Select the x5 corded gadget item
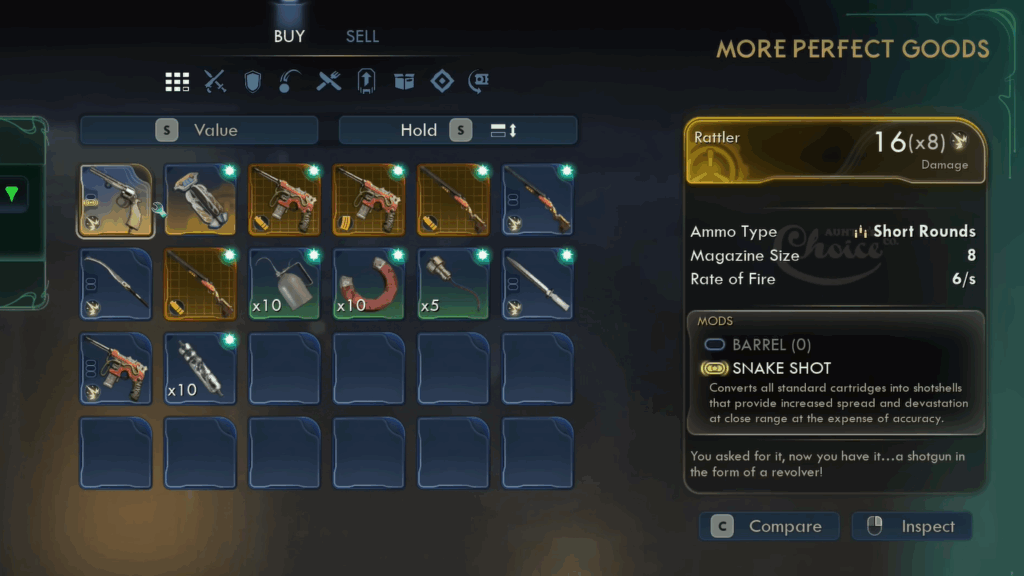1024x576 pixels. point(453,285)
